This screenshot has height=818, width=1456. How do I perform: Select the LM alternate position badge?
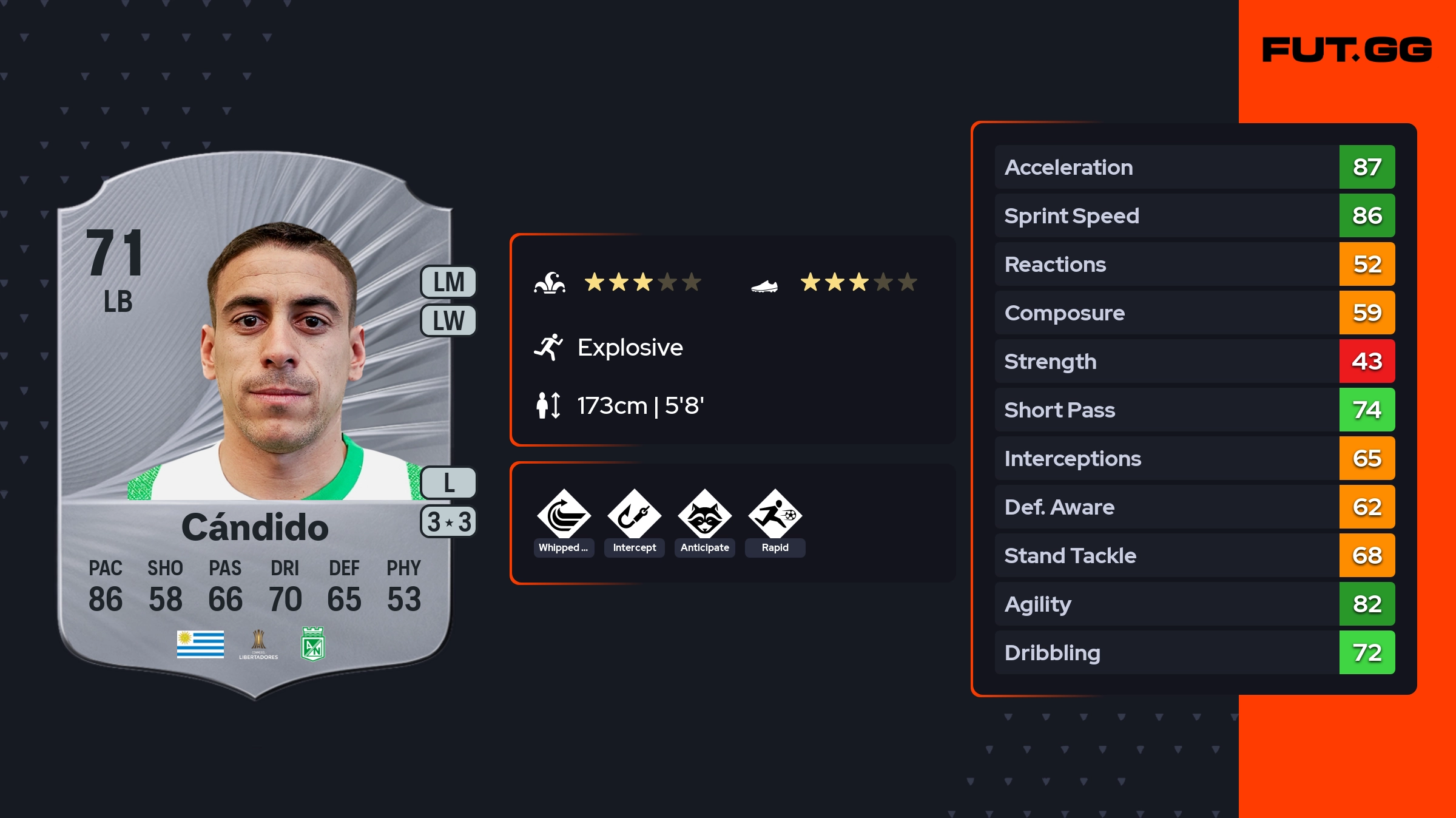click(448, 282)
